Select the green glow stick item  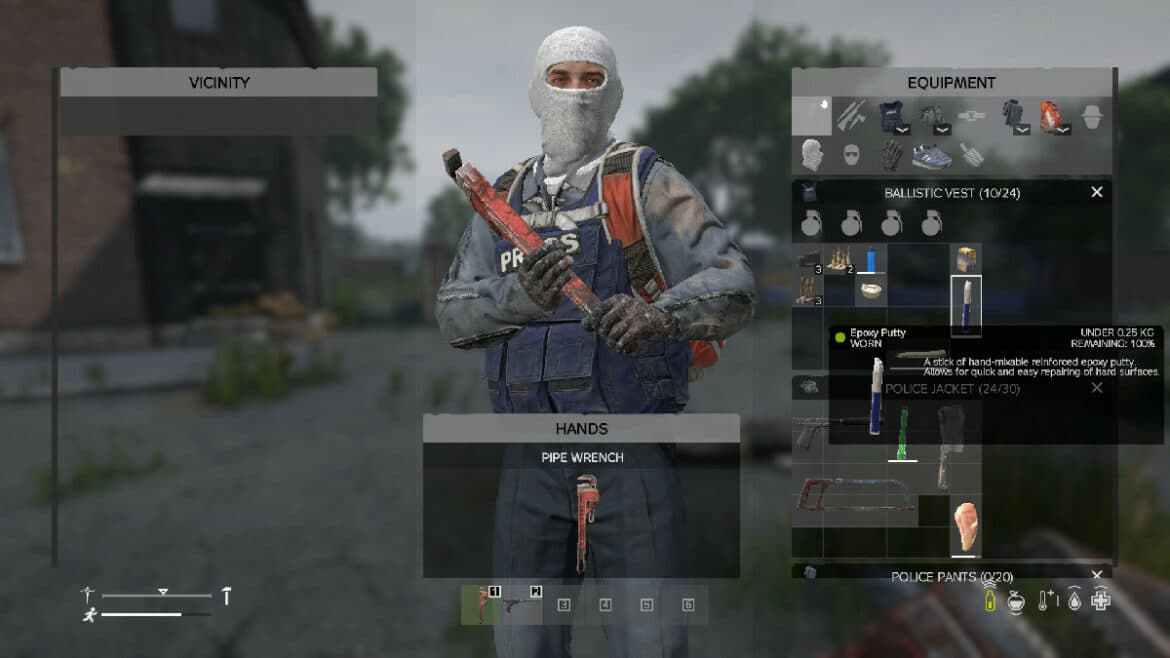[902, 434]
